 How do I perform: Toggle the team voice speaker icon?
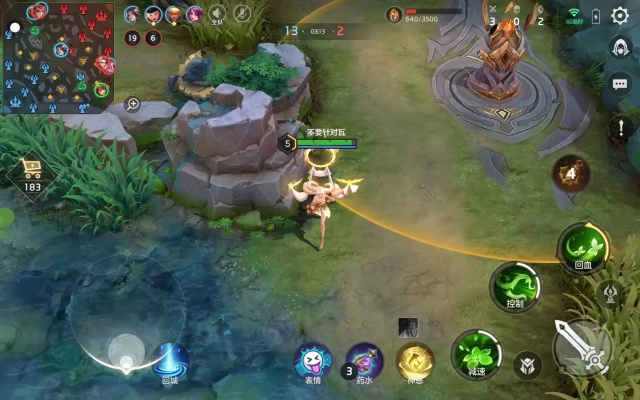(217, 14)
